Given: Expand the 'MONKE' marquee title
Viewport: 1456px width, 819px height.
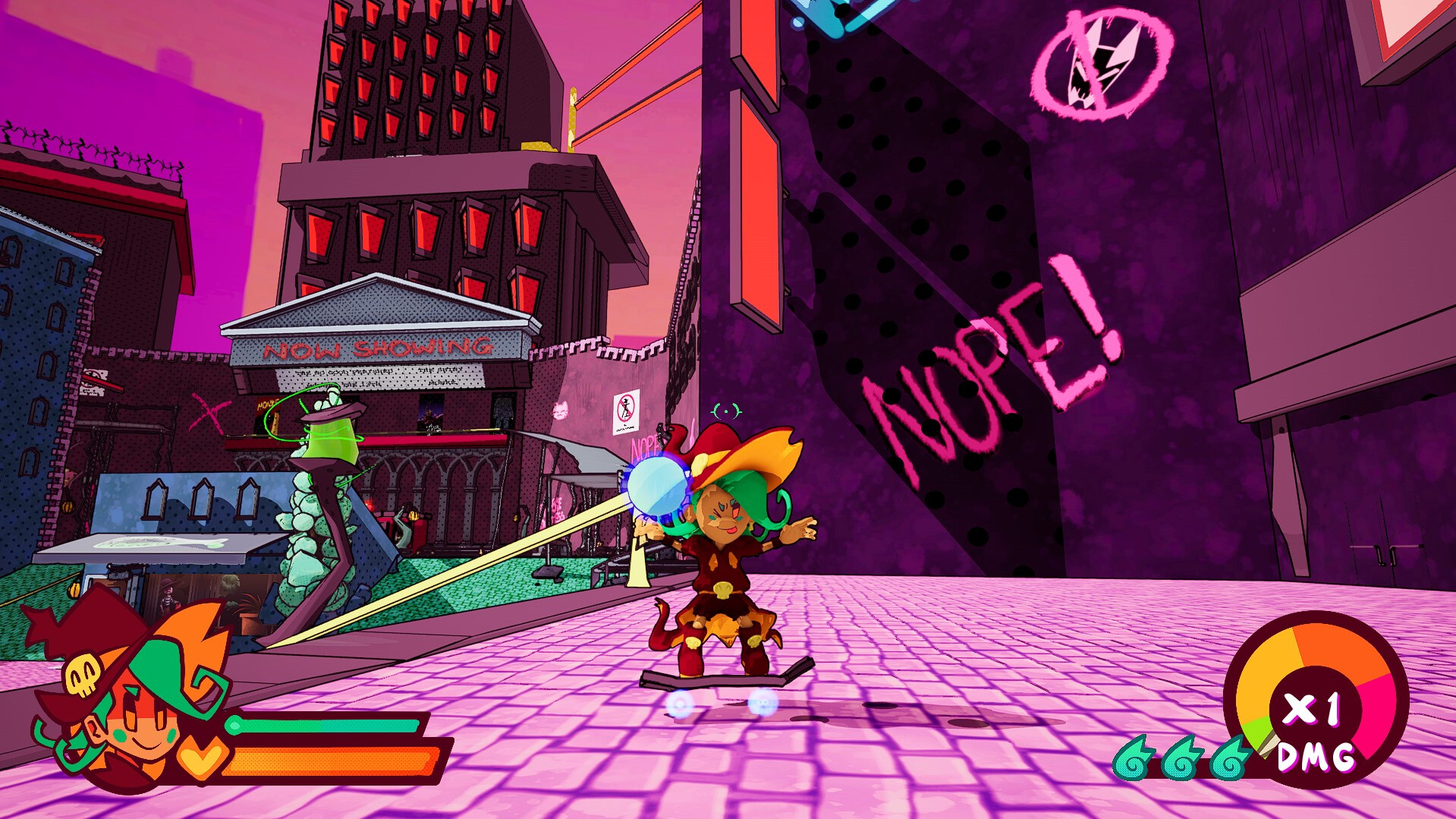Looking at the screenshot, I should 442,384.
